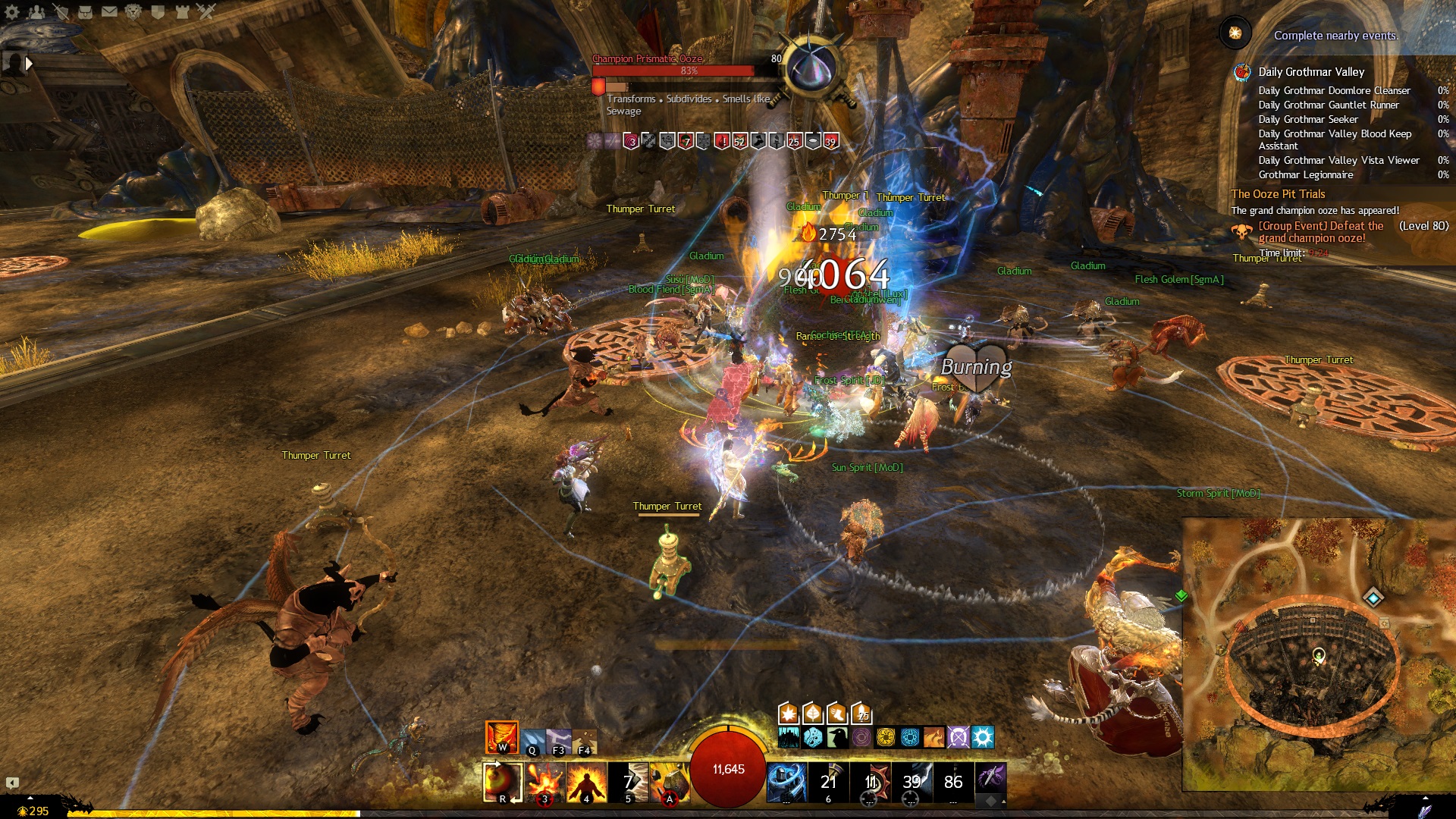The width and height of the screenshot is (1456, 819).
Task: Open the mail envelope icon
Action: click(109, 11)
